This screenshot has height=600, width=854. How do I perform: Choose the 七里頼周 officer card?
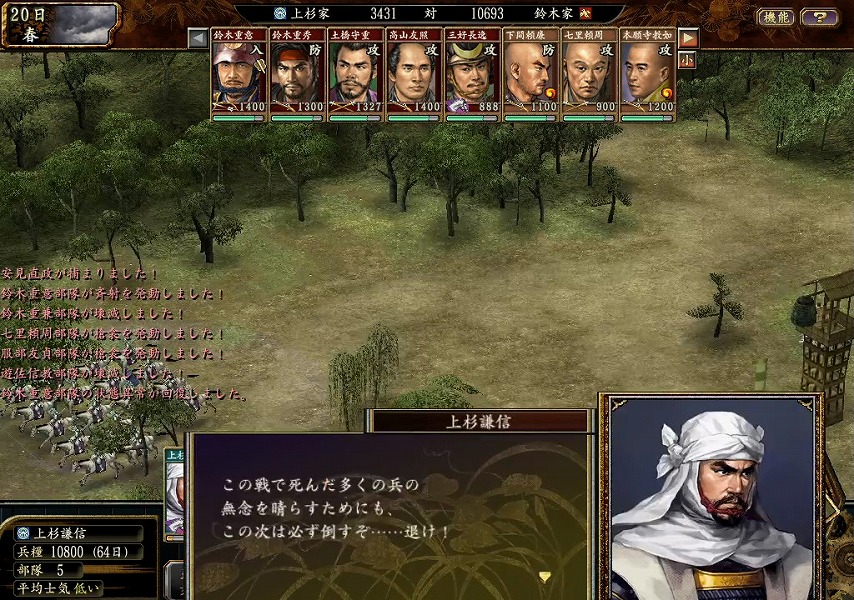point(589,75)
